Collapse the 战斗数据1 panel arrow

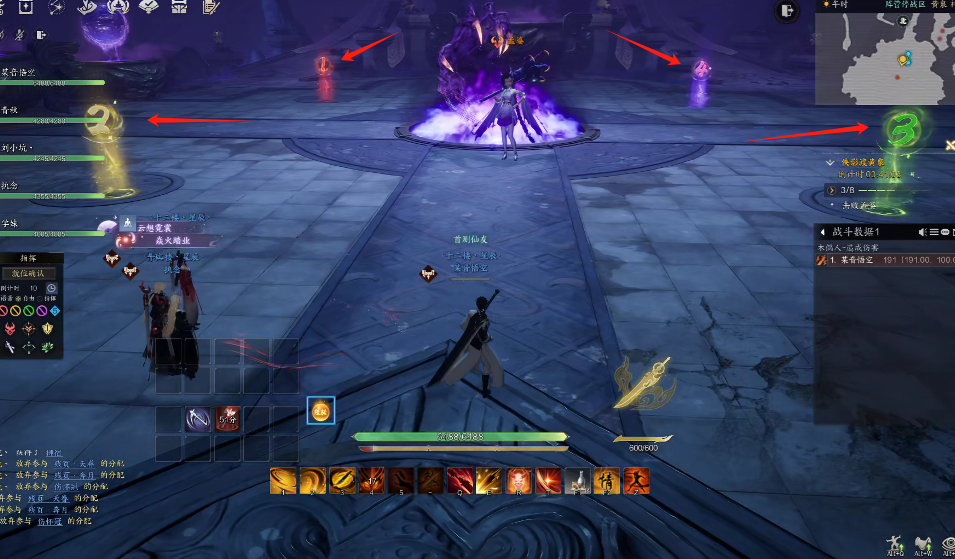(822, 232)
